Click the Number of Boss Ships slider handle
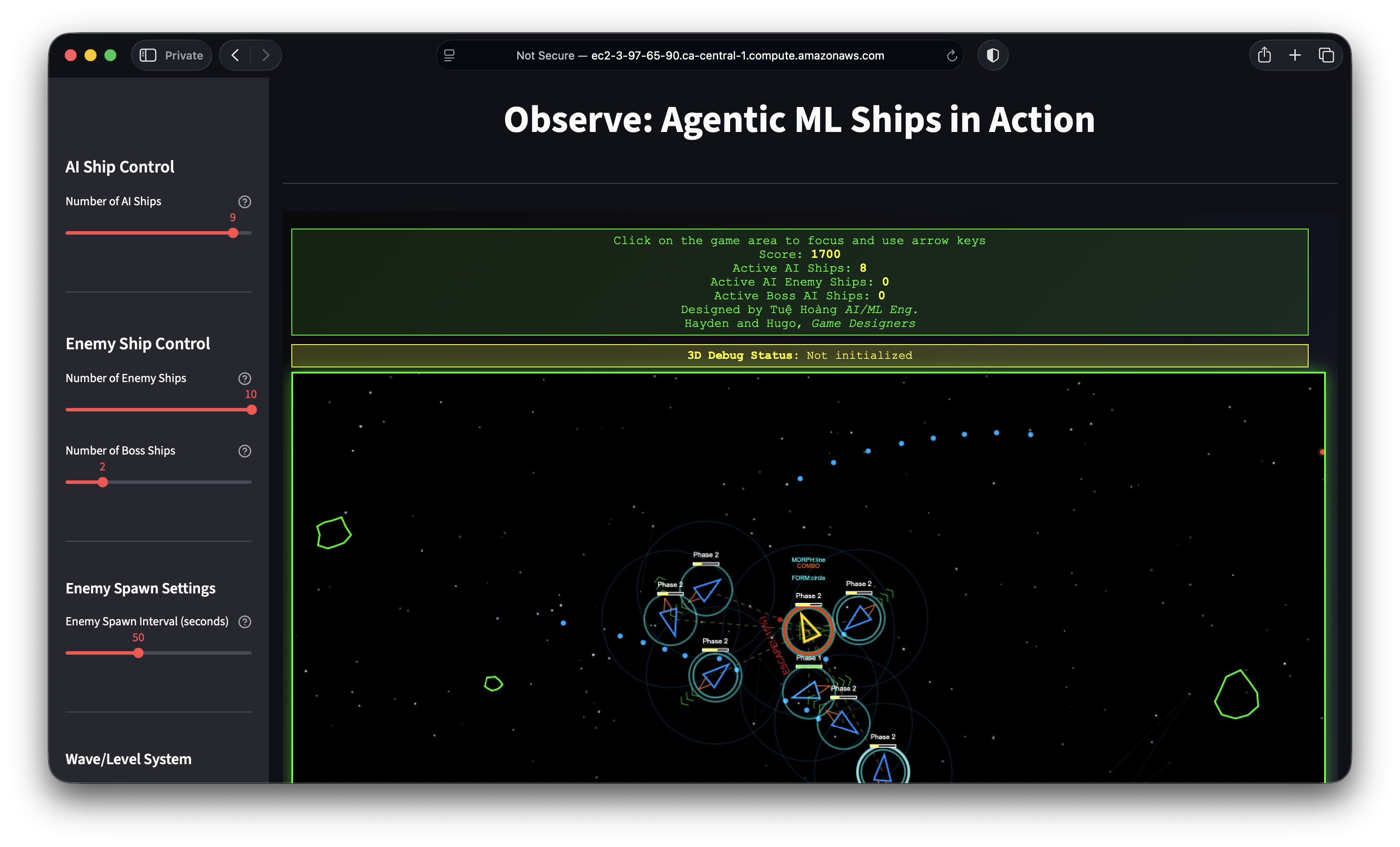 point(102,481)
